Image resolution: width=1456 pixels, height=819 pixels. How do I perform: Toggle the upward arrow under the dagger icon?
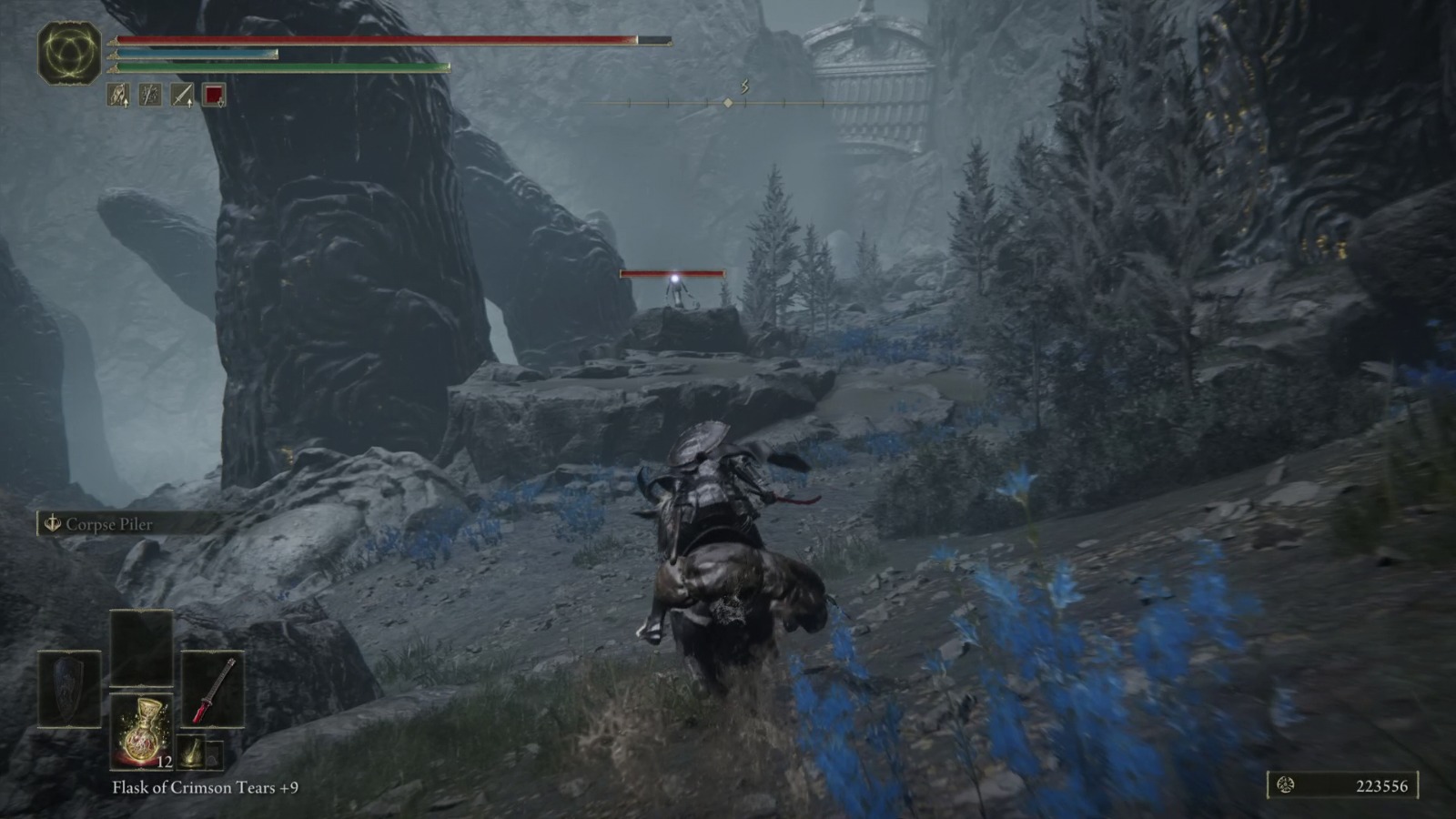[x=188, y=103]
